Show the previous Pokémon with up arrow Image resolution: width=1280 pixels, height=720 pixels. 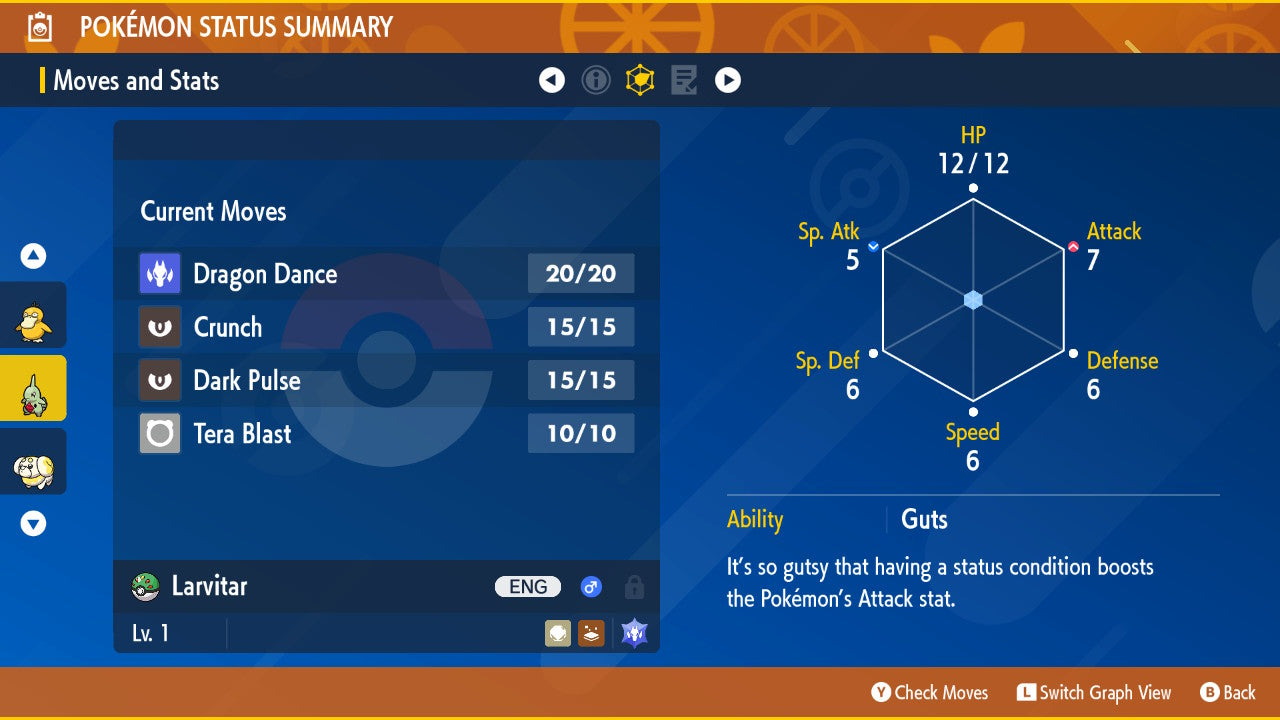pyautogui.click(x=33, y=257)
